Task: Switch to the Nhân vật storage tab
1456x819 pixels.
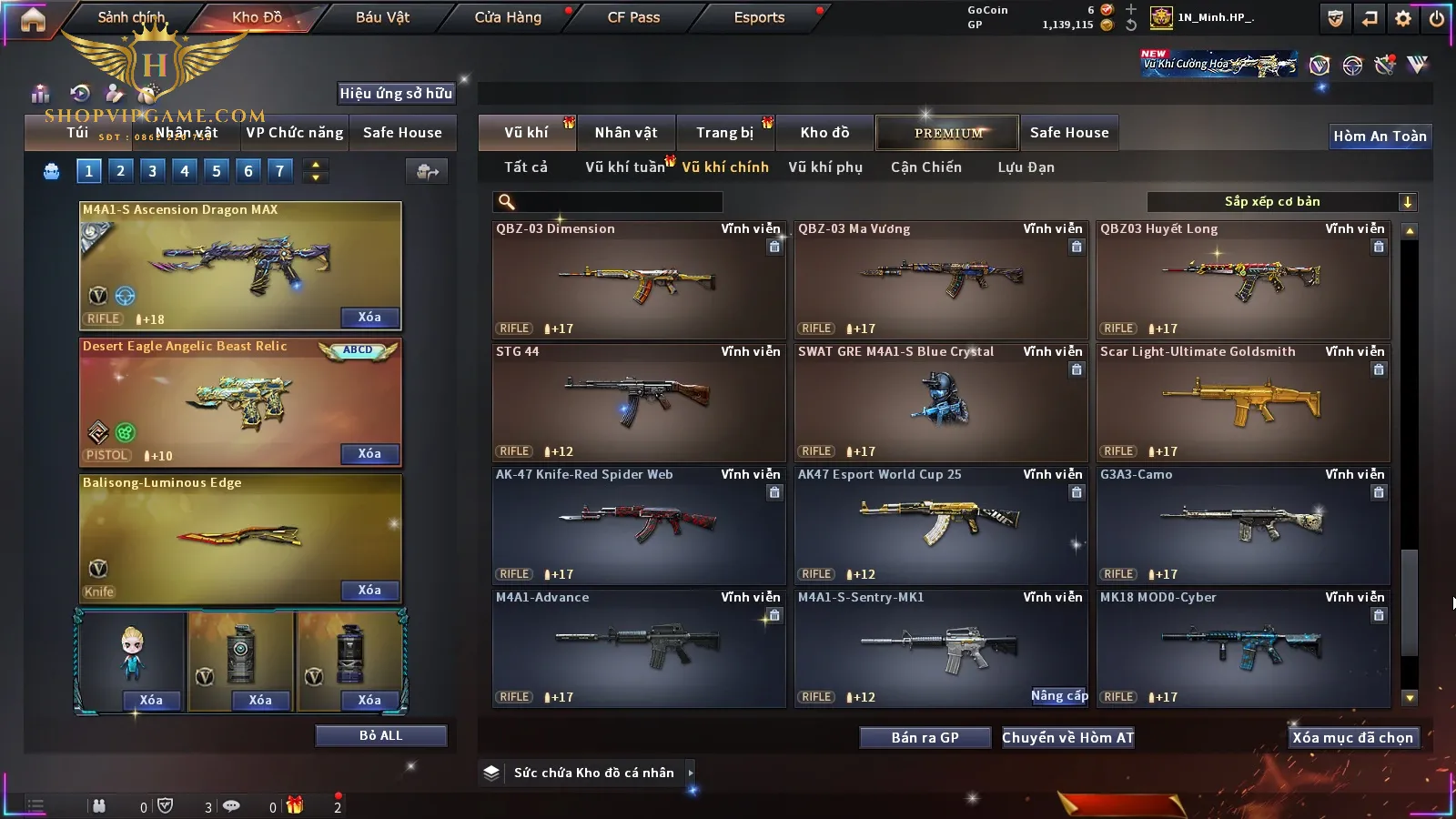Action: coord(626,133)
